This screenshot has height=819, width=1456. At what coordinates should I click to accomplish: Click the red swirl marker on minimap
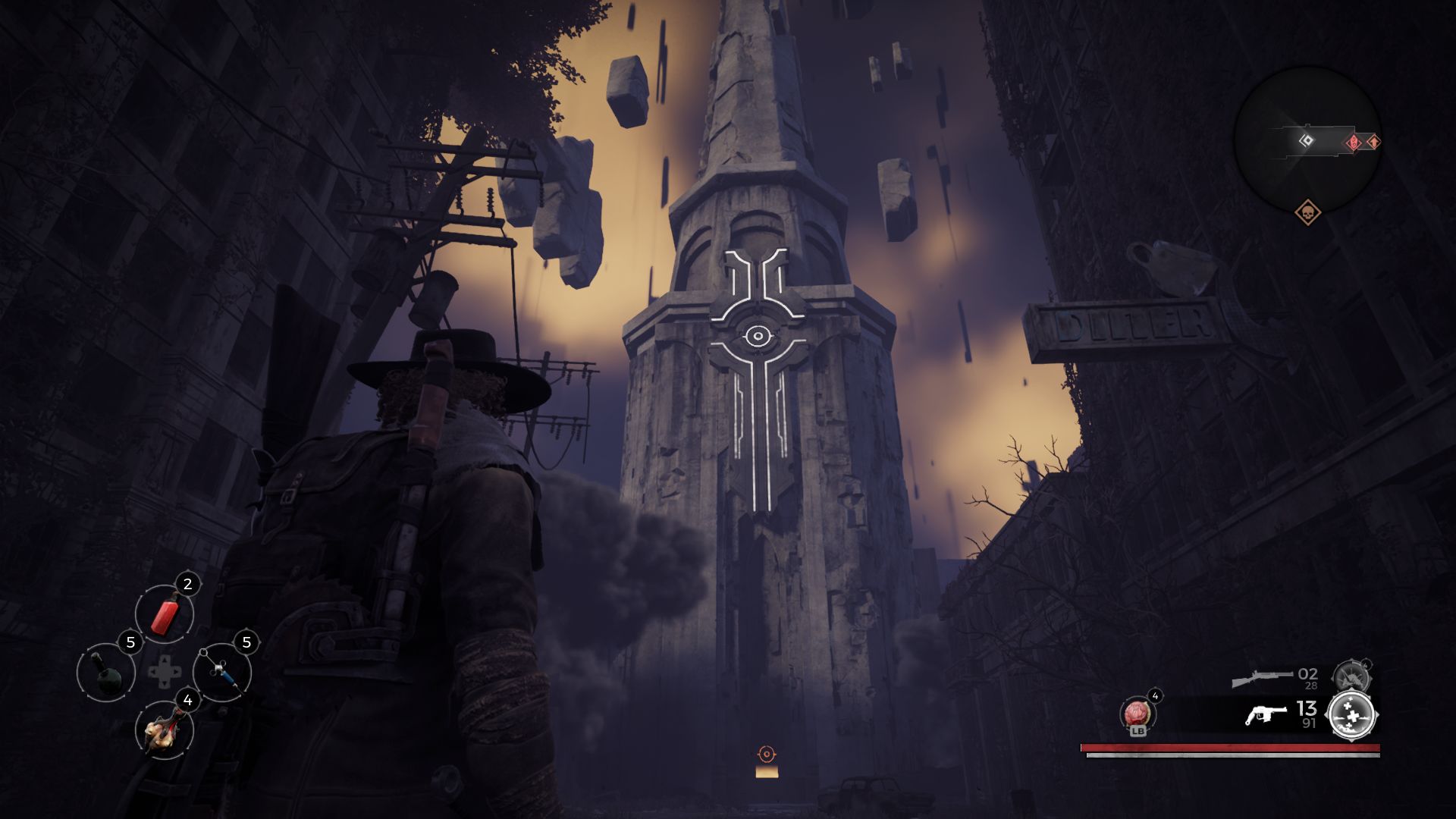coord(1354,143)
